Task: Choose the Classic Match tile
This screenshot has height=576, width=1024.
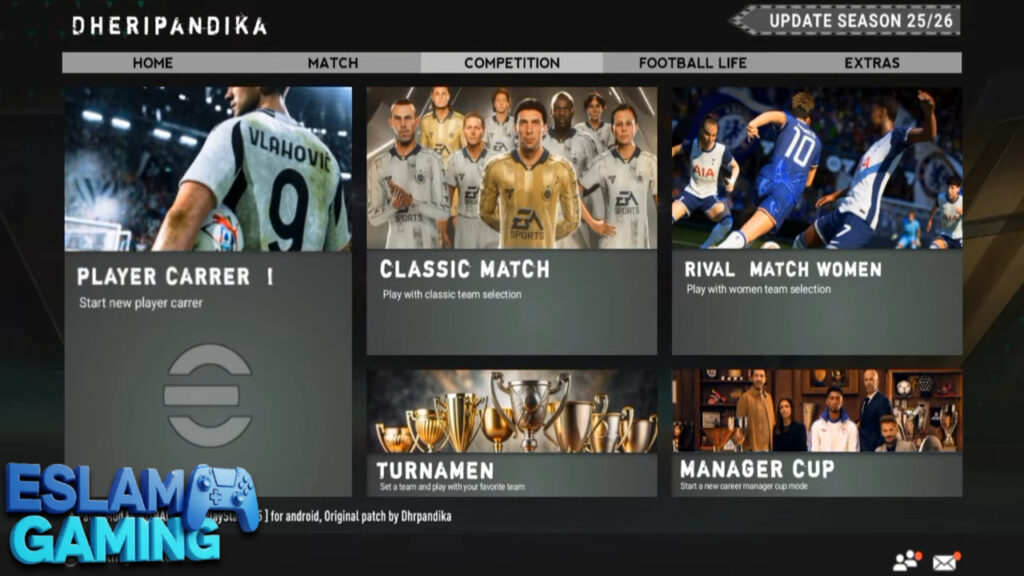Action: (511, 220)
